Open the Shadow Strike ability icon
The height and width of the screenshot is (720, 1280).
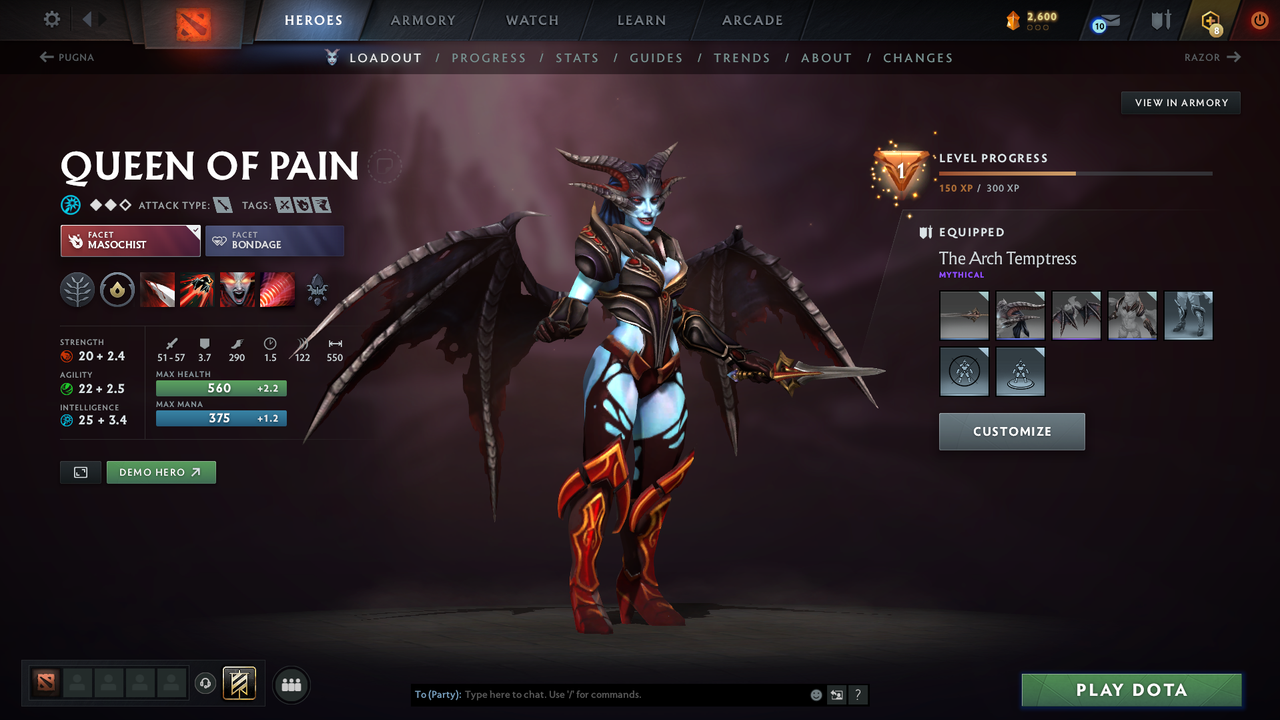point(158,290)
